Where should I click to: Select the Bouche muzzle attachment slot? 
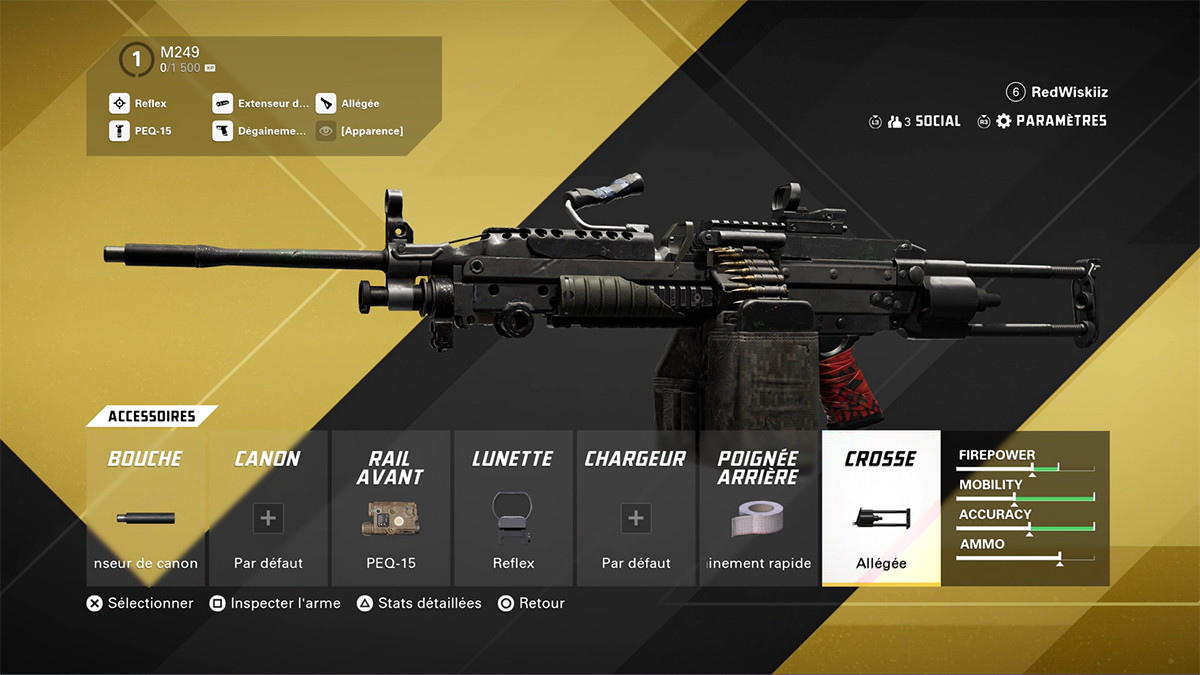pos(145,508)
